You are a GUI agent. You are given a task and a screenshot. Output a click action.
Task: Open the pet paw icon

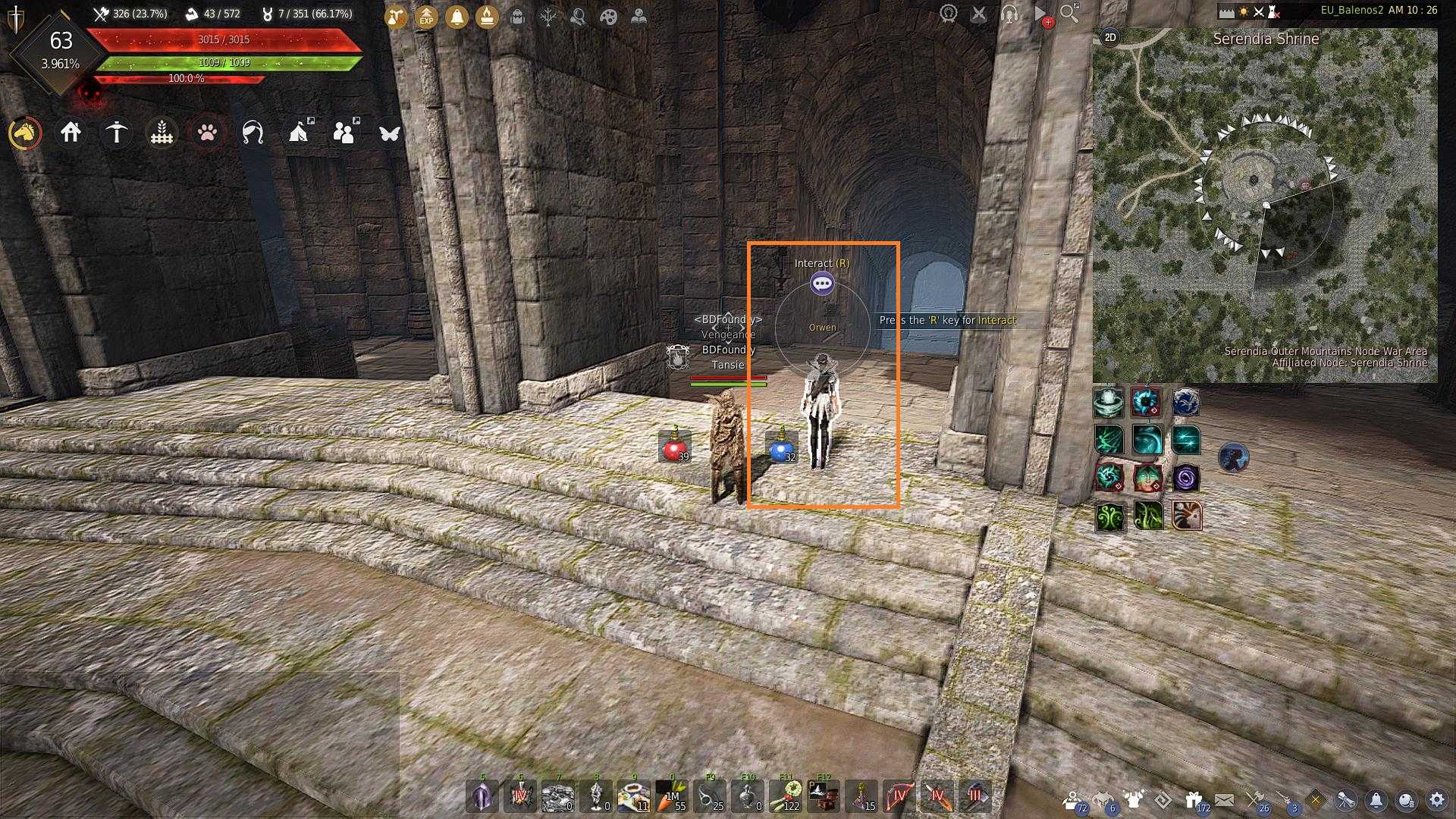tap(207, 133)
